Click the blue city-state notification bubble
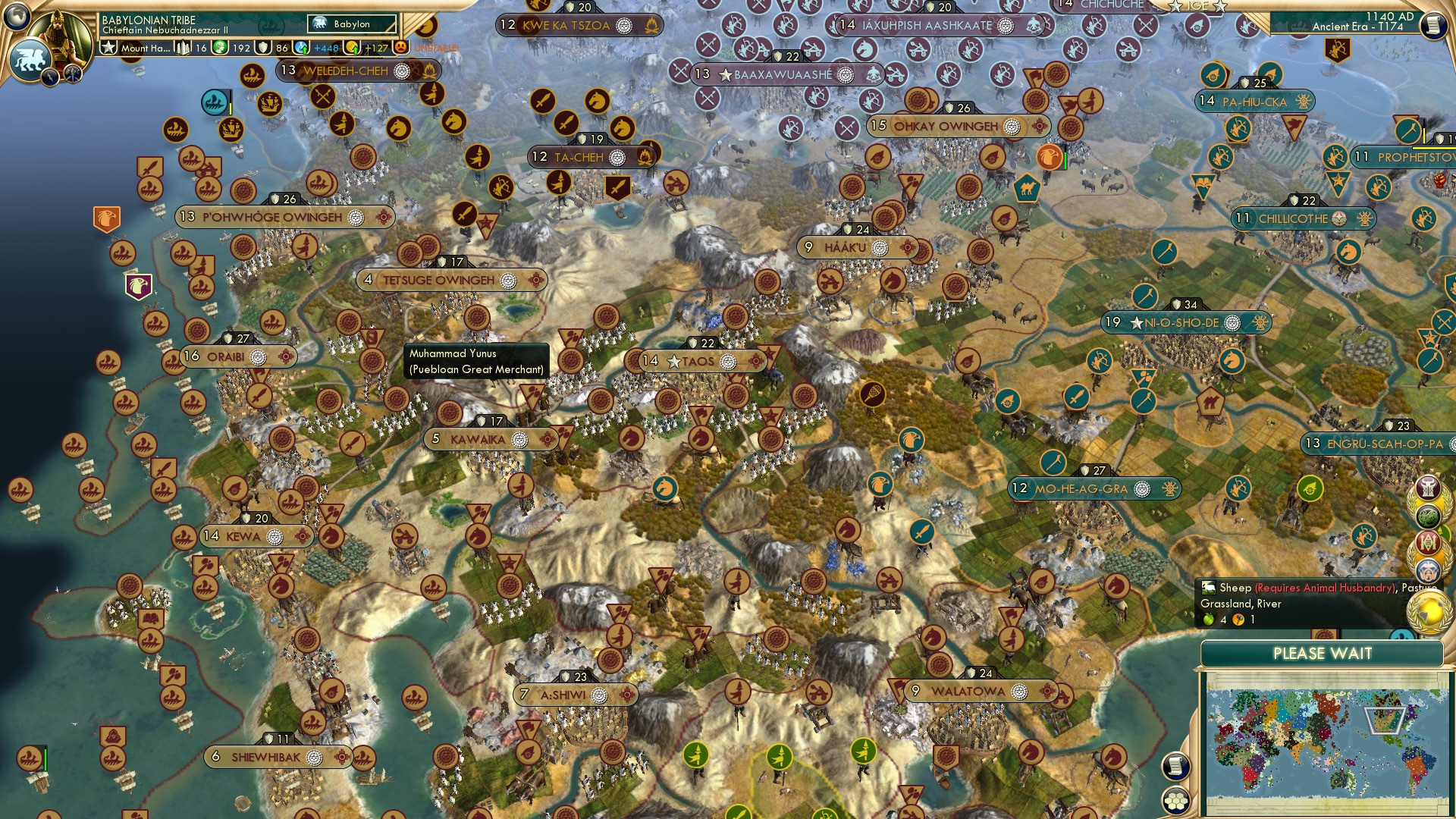Viewport: 1456px width, 819px height. pyautogui.click(x=1429, y=570)
